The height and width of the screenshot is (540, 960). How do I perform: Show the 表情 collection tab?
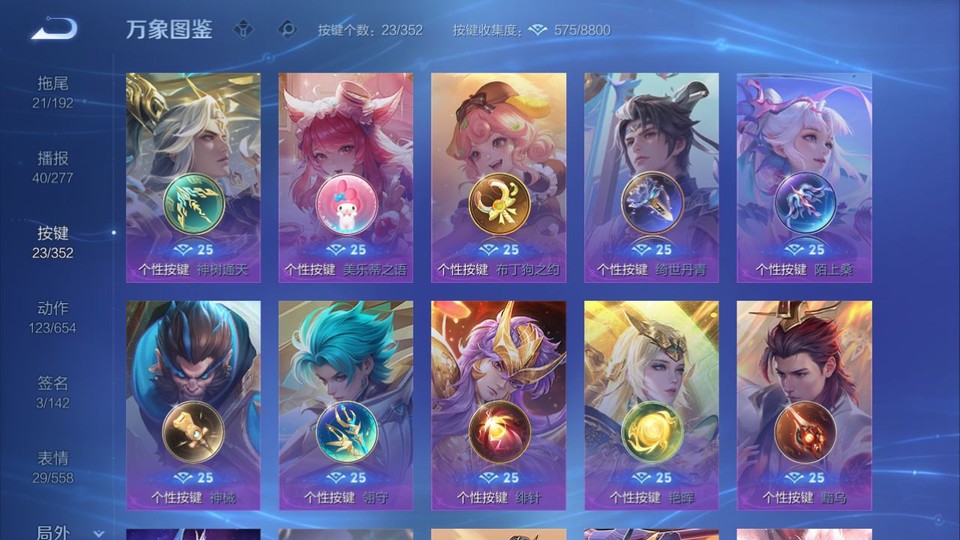(53, 466)
